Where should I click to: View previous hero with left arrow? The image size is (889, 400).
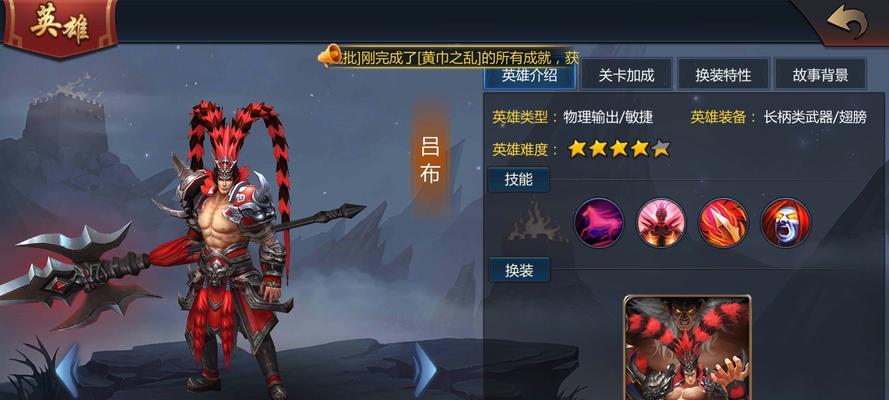coord(67,370)
